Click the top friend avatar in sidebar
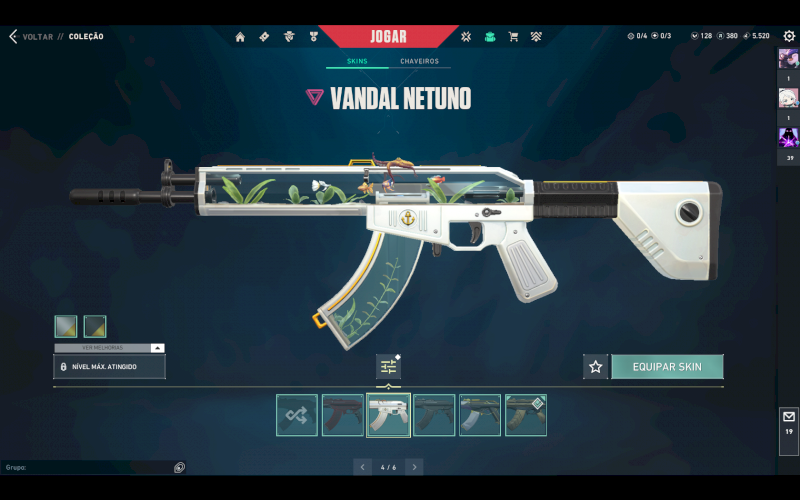Screen dimensions: 800x500 789,59
